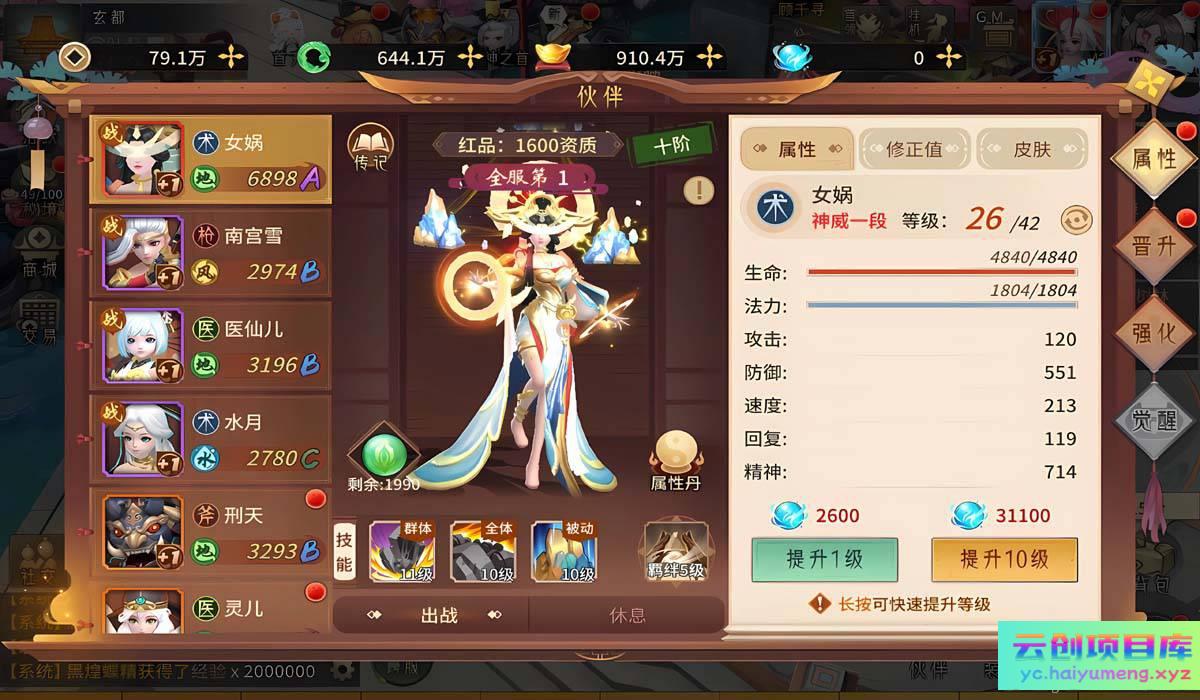This screenshot has height=700, width=1200.
Task: Select partner 南宫雪 in the list
Action: click(x=210, y=253)
